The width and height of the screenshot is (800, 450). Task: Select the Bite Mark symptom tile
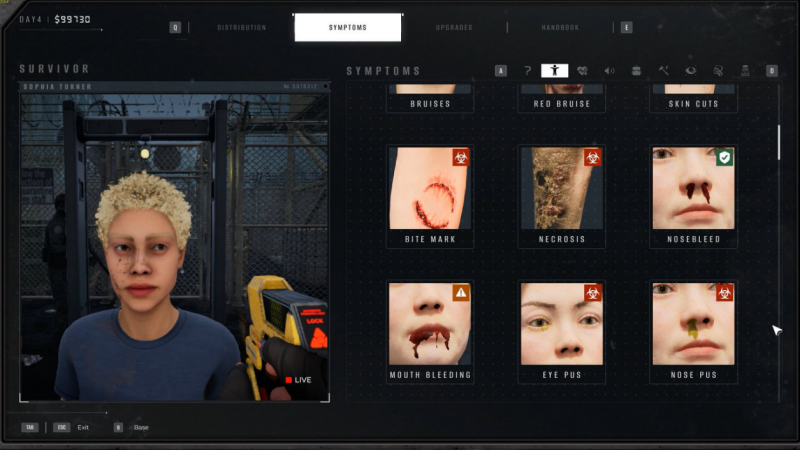pos(430,197)
